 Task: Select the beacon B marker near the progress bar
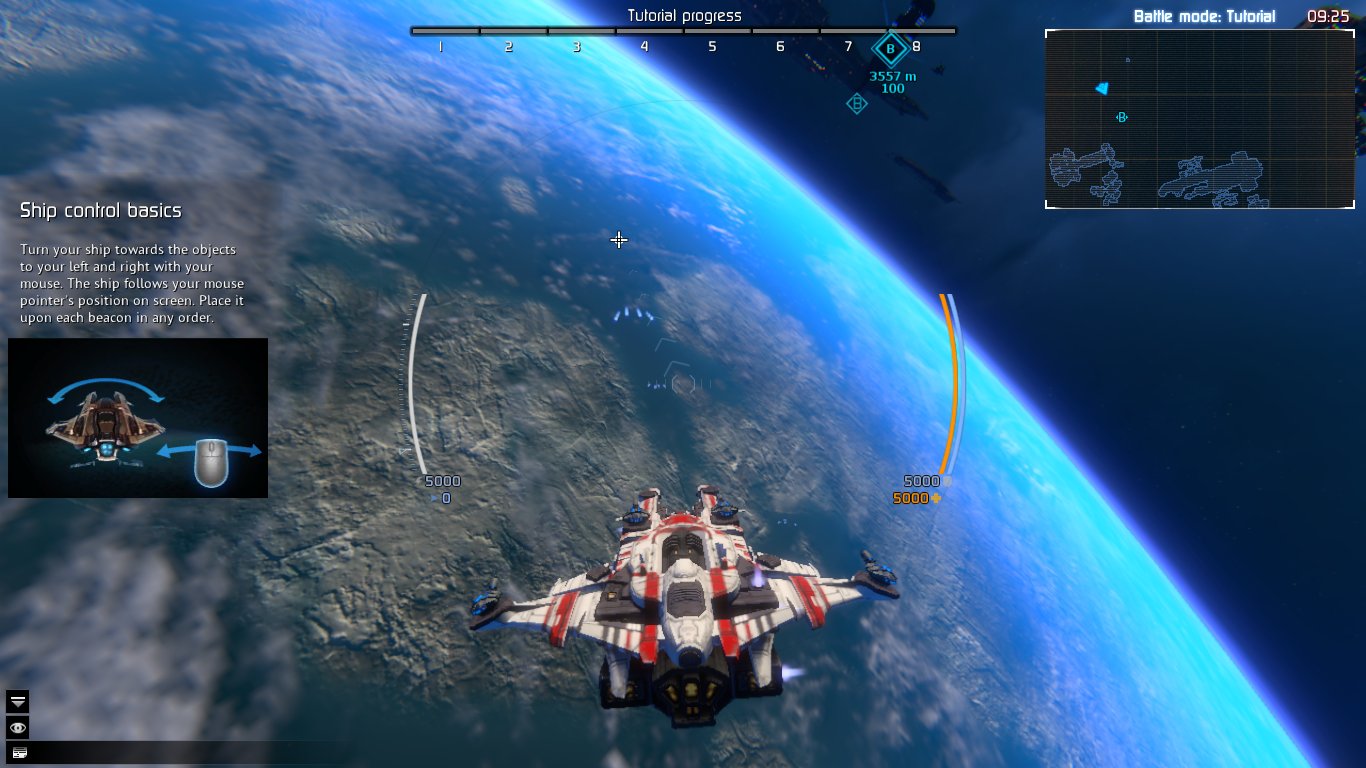pos(888,45)
